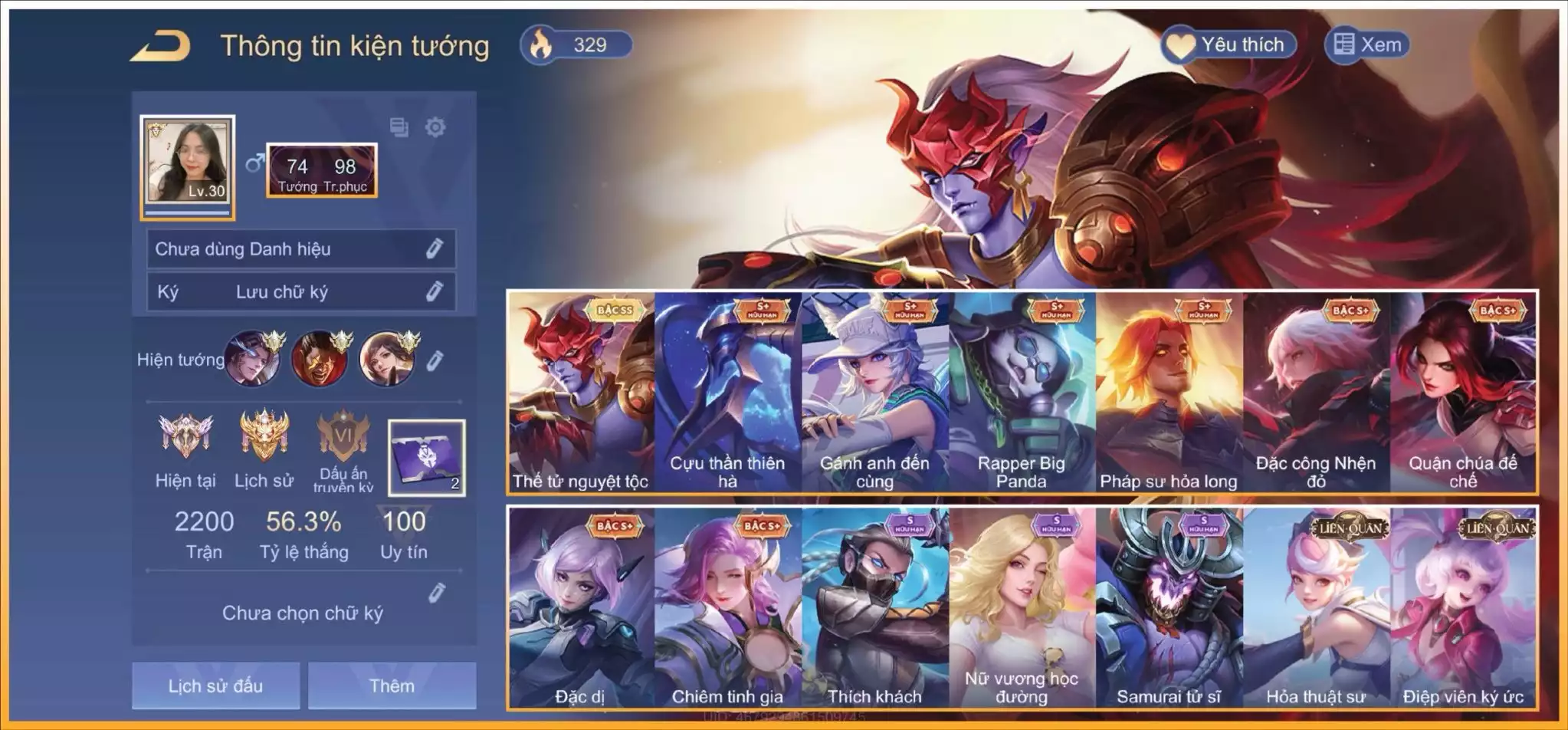Open the profile settings gear icon
The image size is (1568, 730).
tap(435, 127)
